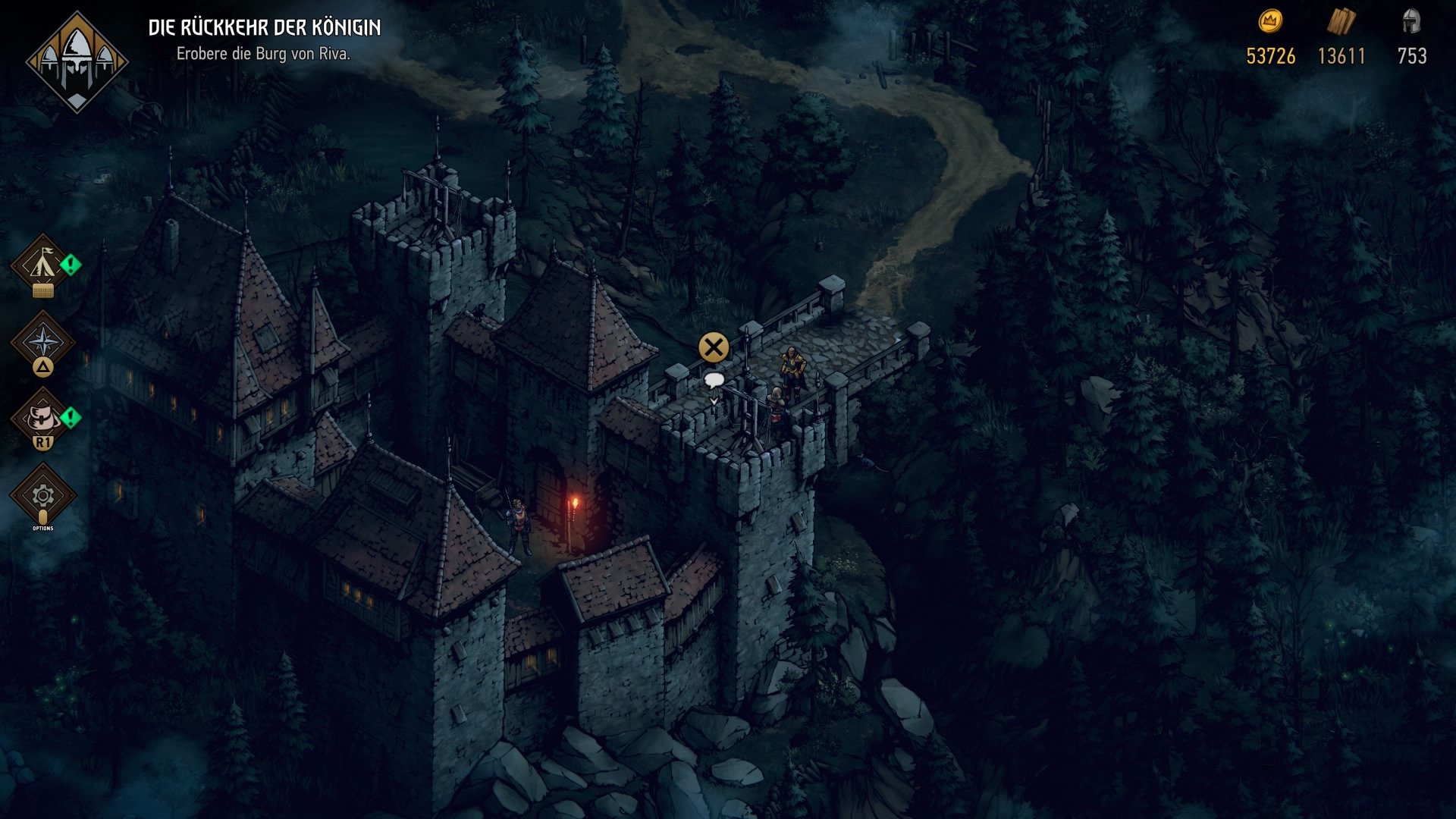This screenshot has height=819, width=1456.
Task: Click the wood total showing 13611
Action: [1342, 55]
